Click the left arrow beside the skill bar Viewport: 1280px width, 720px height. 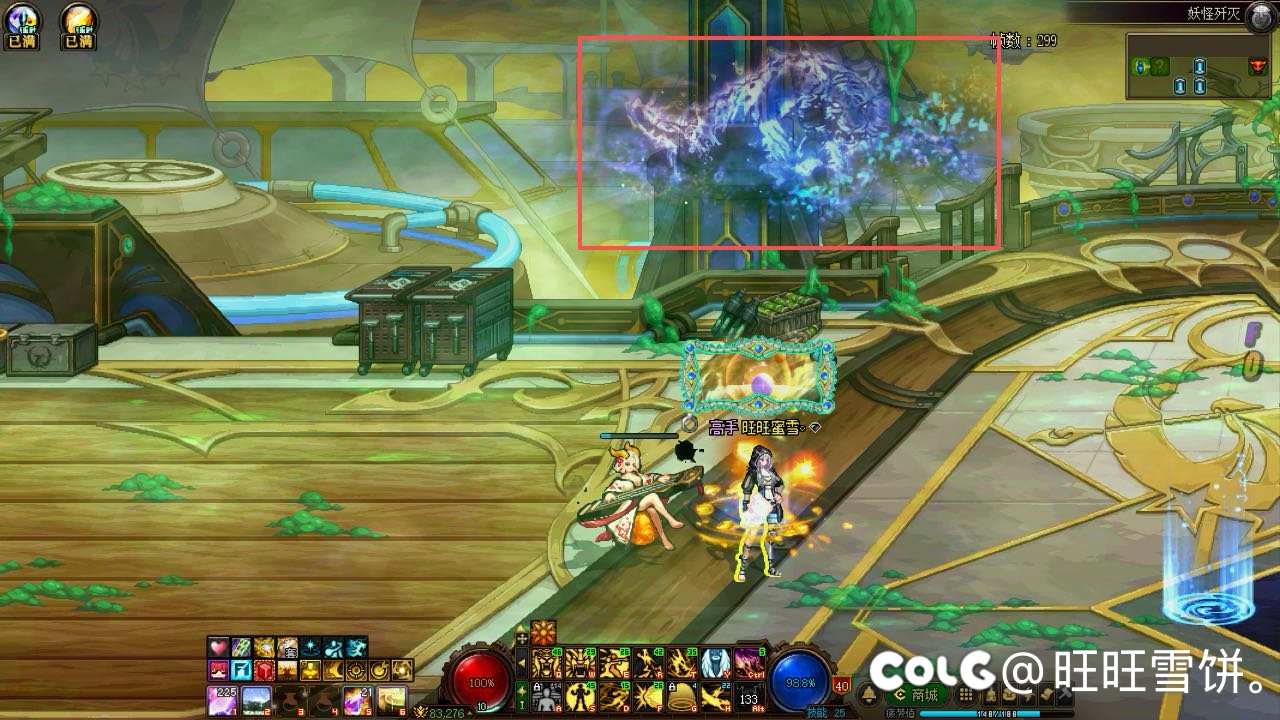click(521, 662)
